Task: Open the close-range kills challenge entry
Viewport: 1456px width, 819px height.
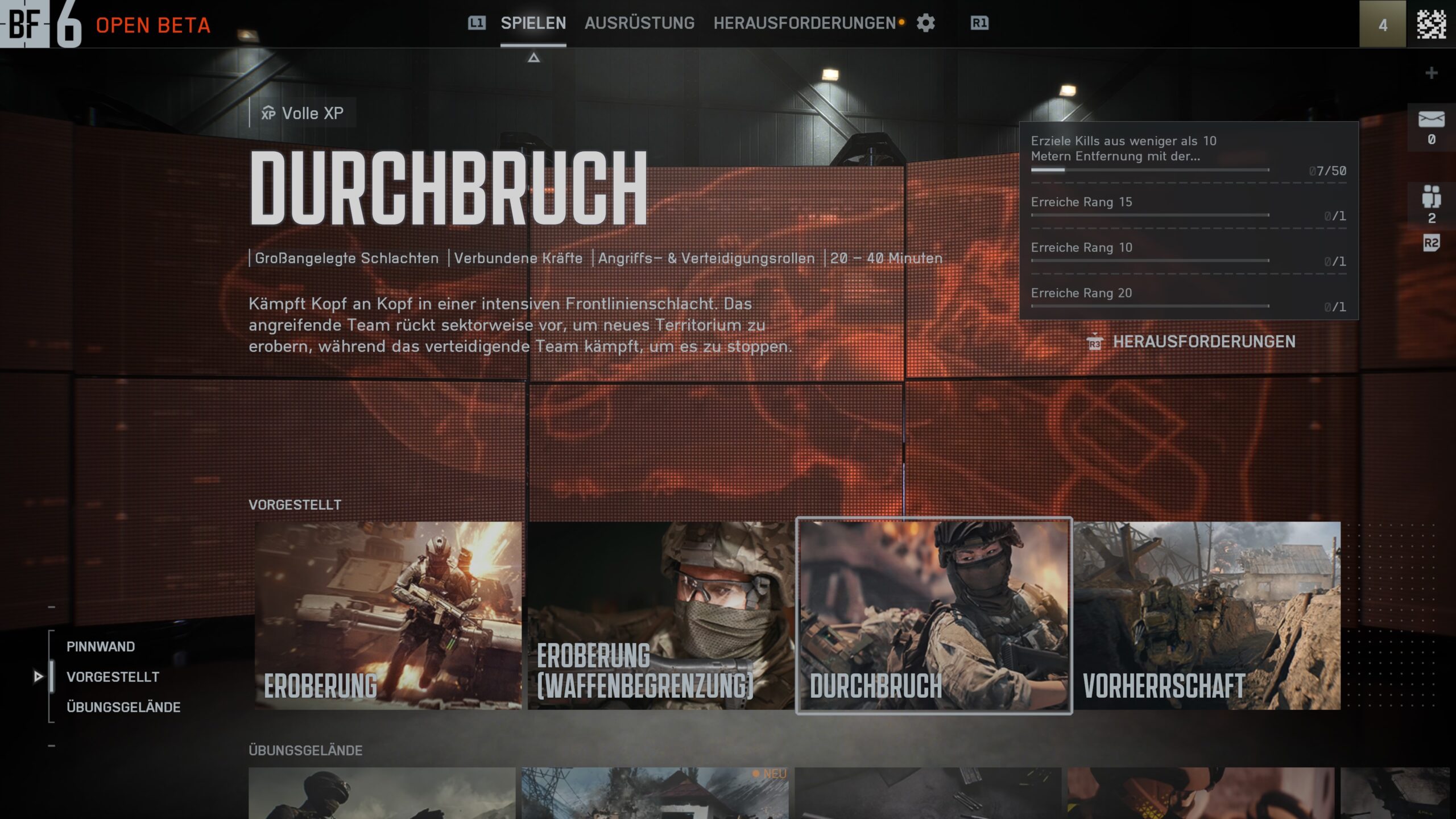Action: point(1188,154)
